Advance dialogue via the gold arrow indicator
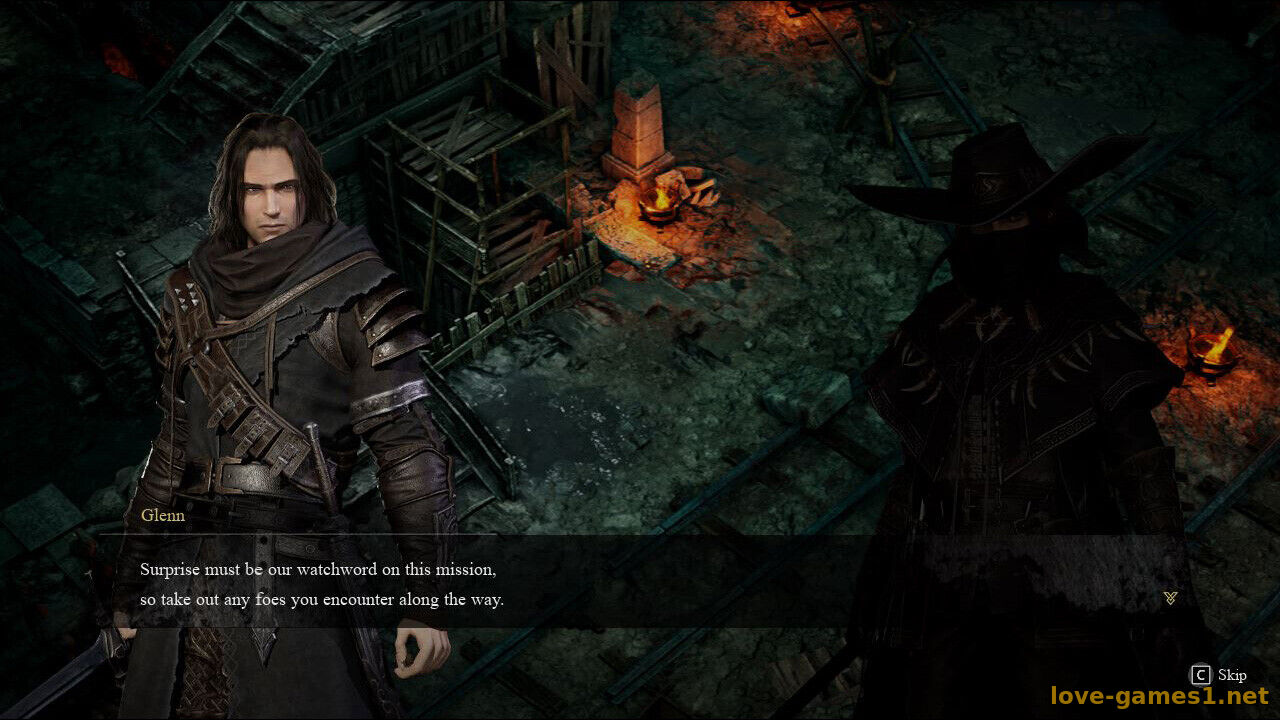This screenshot has height=720, width=1280. [x=1170, y=598]
